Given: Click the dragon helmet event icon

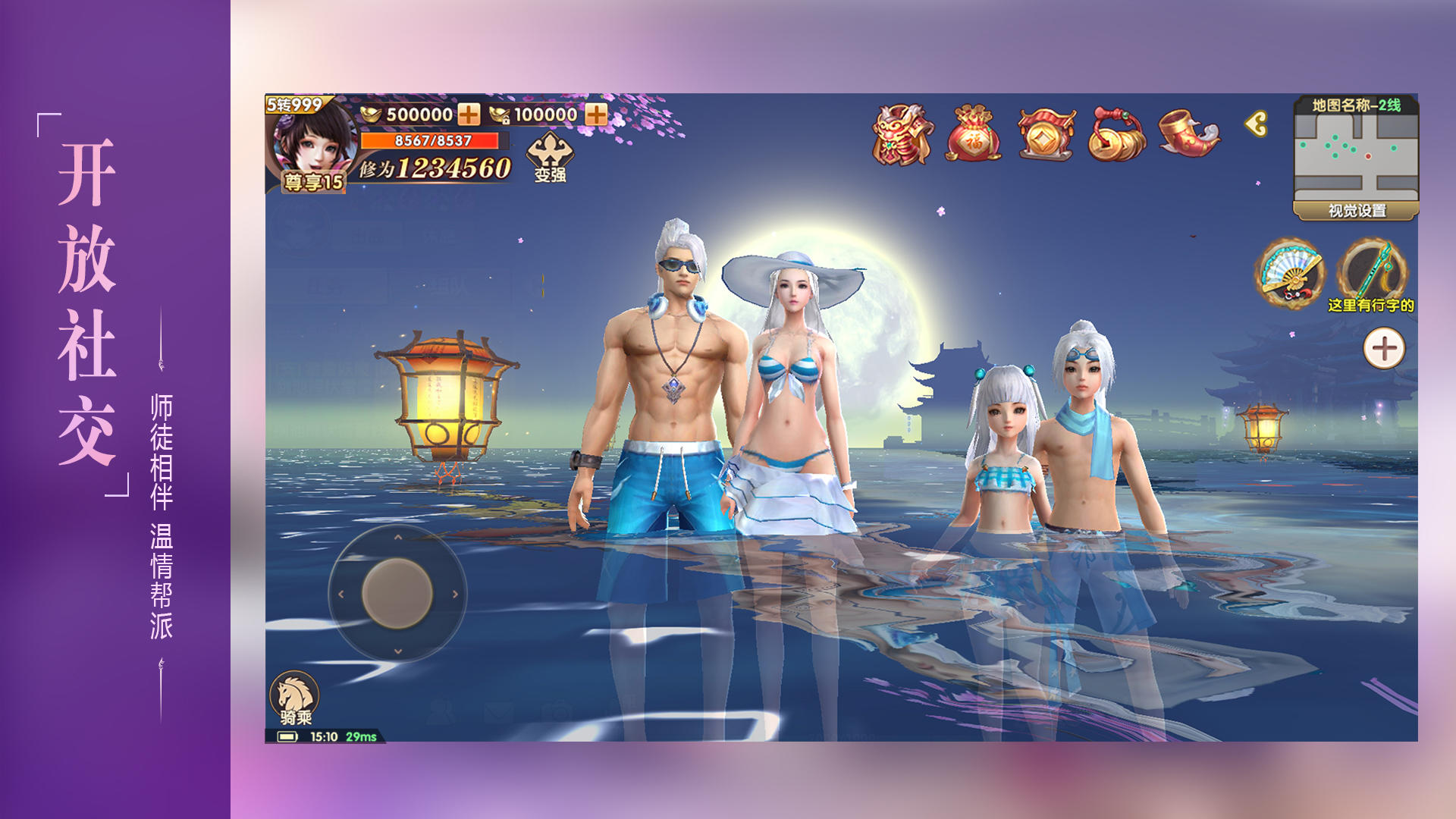Looking at the screenshot, I should click(x=902, y=135).
